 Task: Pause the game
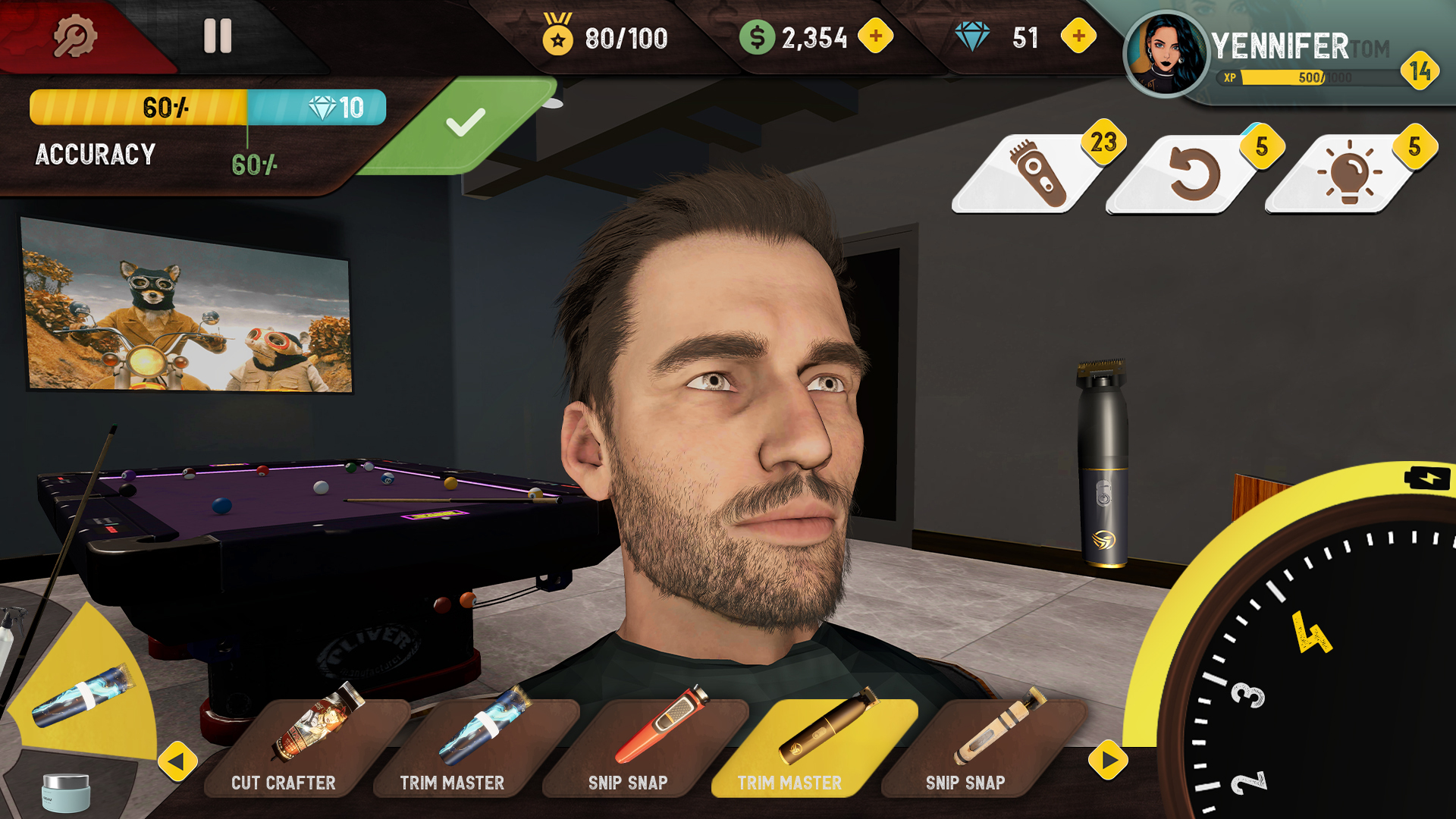click(218, 35)
